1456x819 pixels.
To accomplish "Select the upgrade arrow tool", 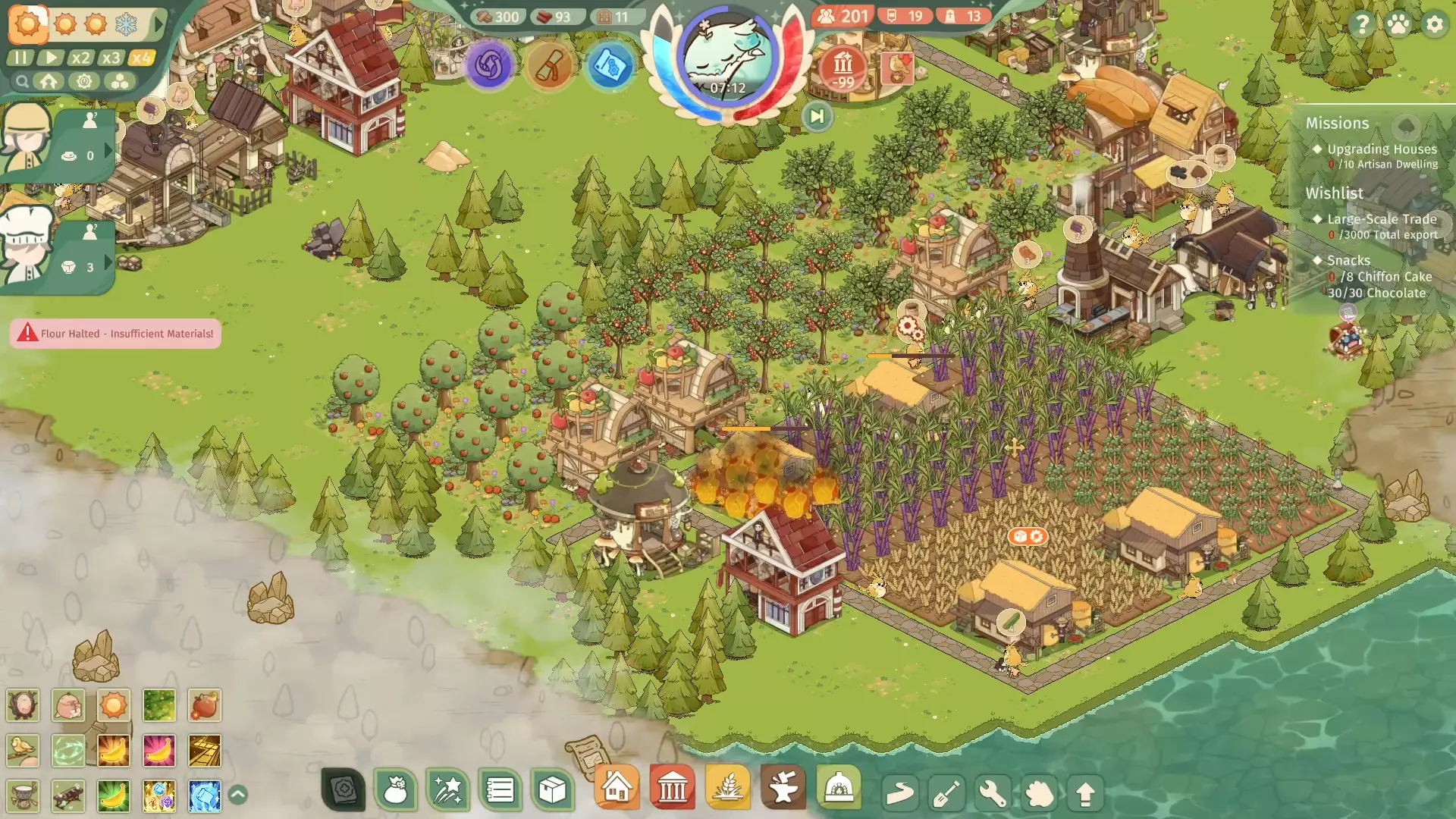I will tap(1085, 794).
